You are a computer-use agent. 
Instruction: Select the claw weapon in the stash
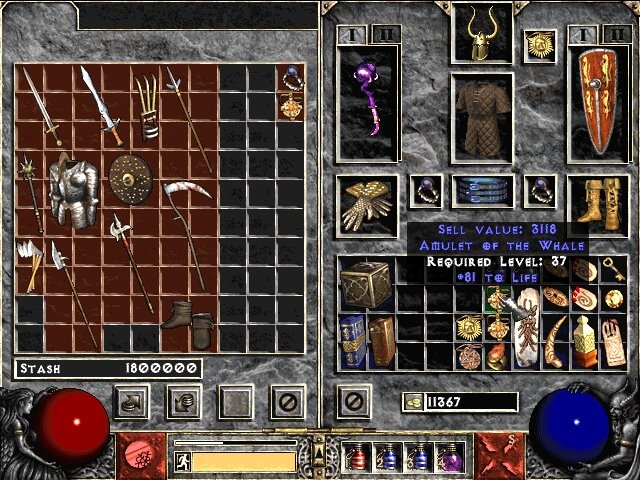(x=148, y=109)
